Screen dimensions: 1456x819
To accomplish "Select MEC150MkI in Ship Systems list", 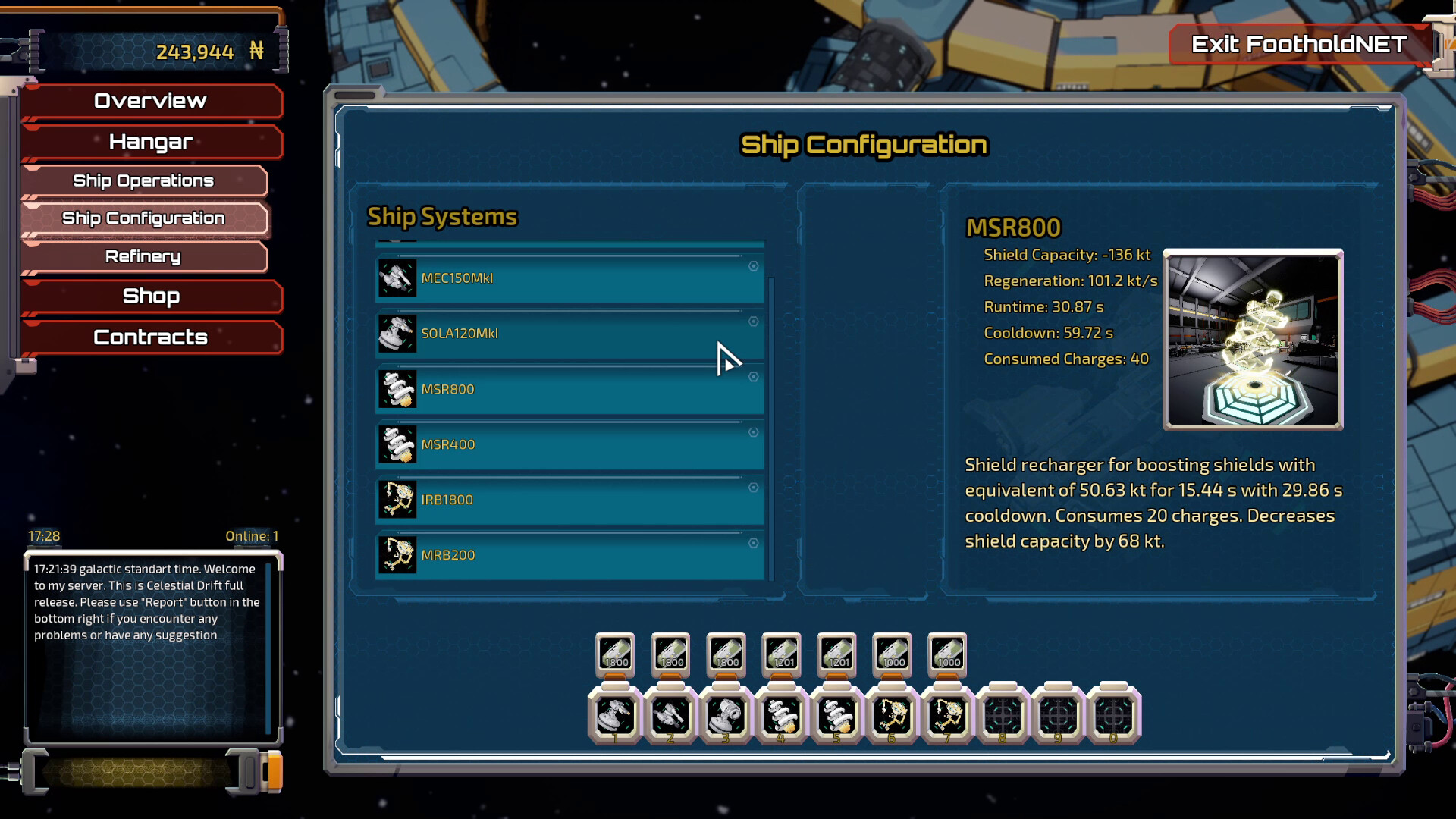I will point(569,278).
